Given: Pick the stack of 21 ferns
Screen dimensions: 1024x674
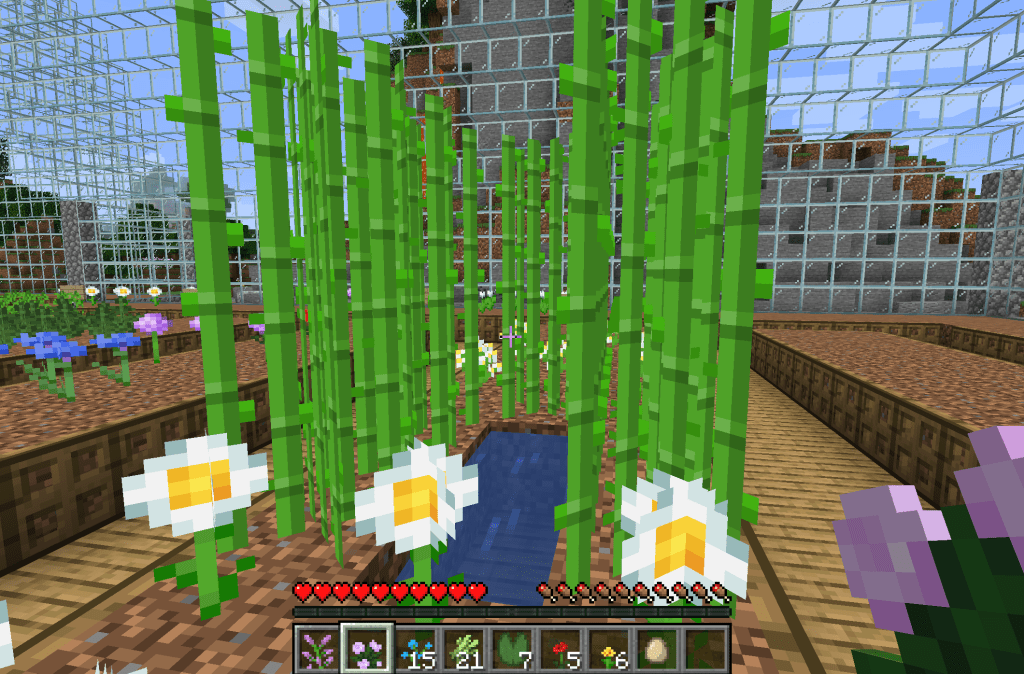Looking at the screenshot, I should [464, 650].
